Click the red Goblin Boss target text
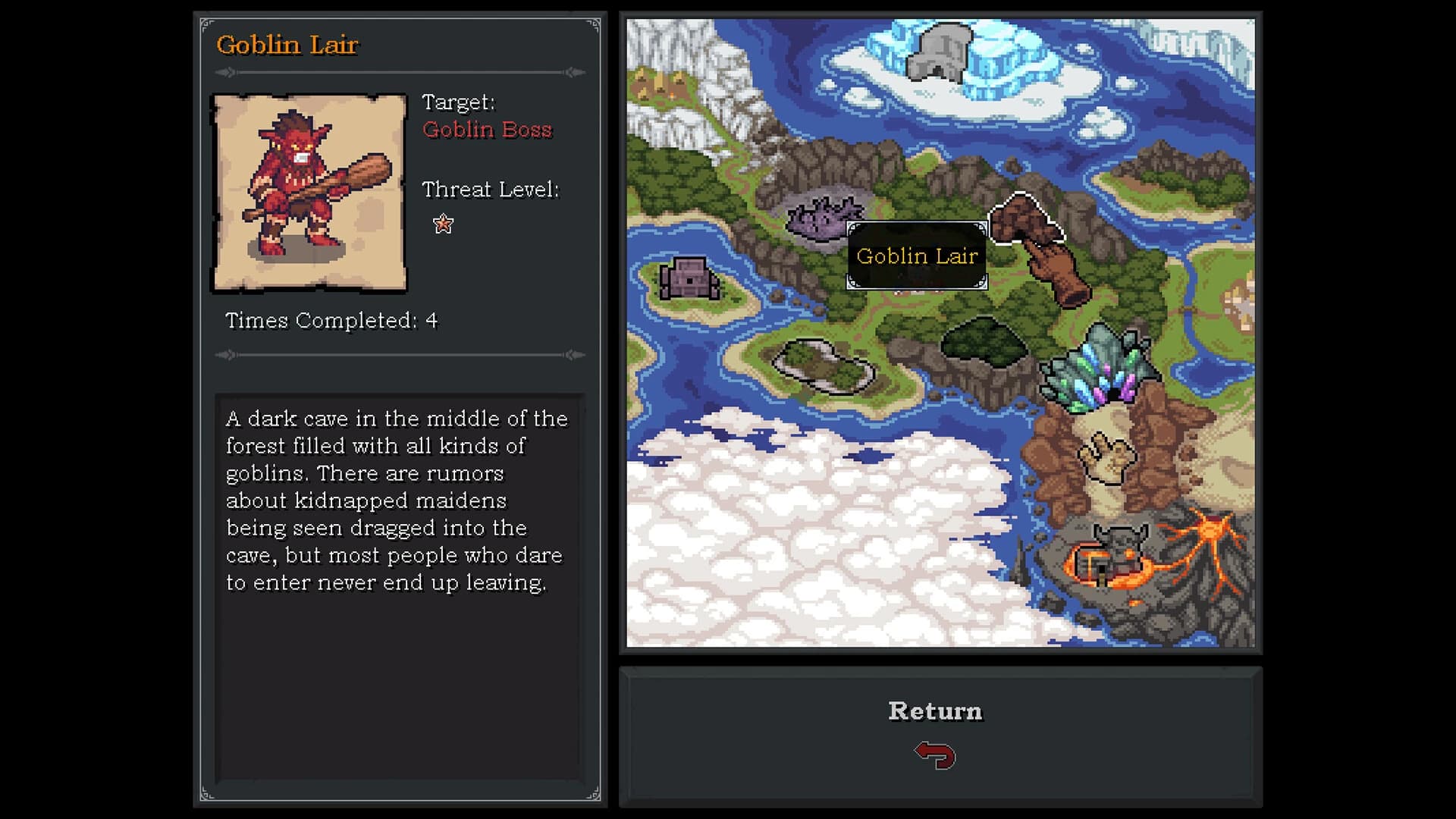Screen dimensions: 1456x819 click(488, 130)
